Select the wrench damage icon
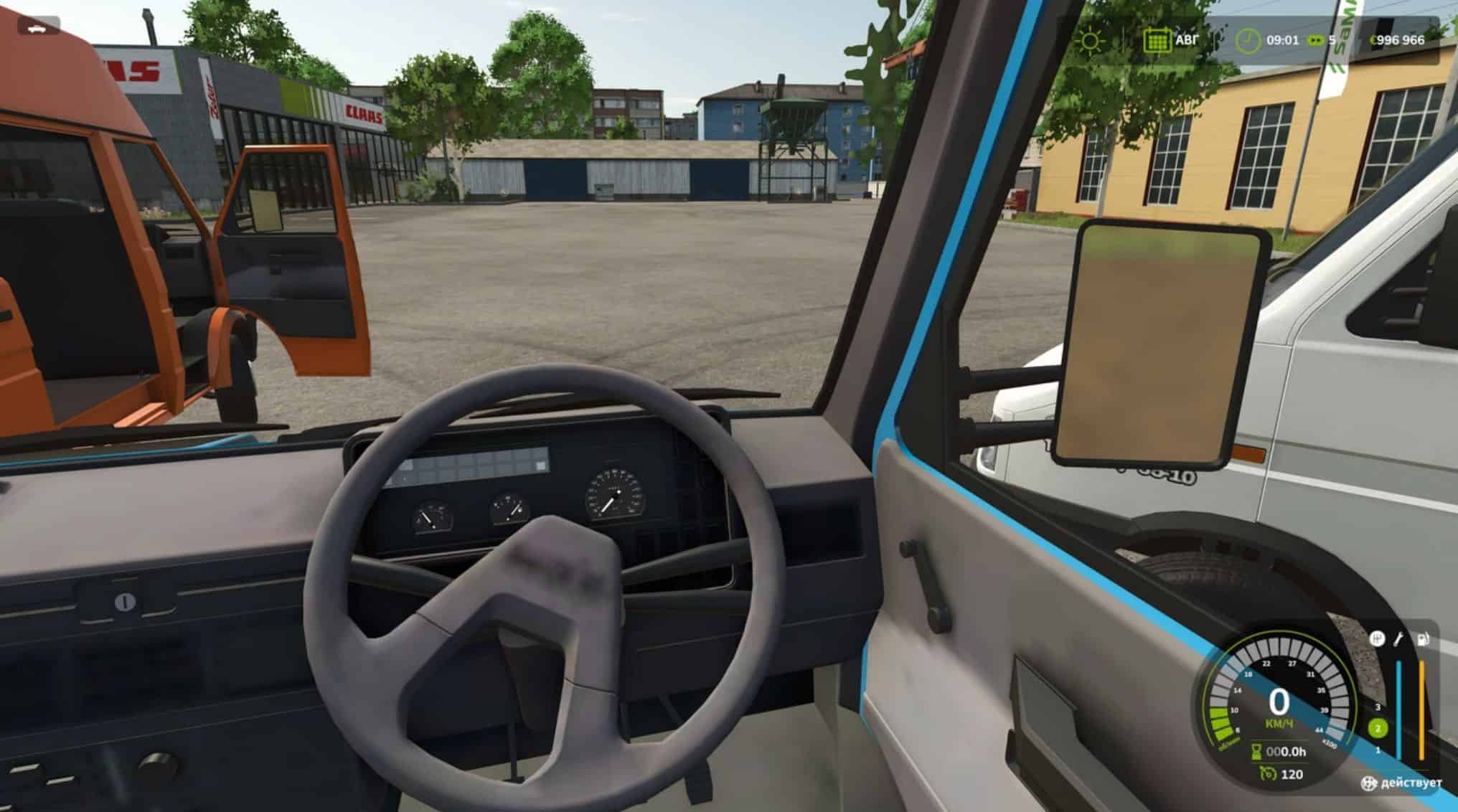This screenshot has width=1458, height=812. tap(1399, 638)
